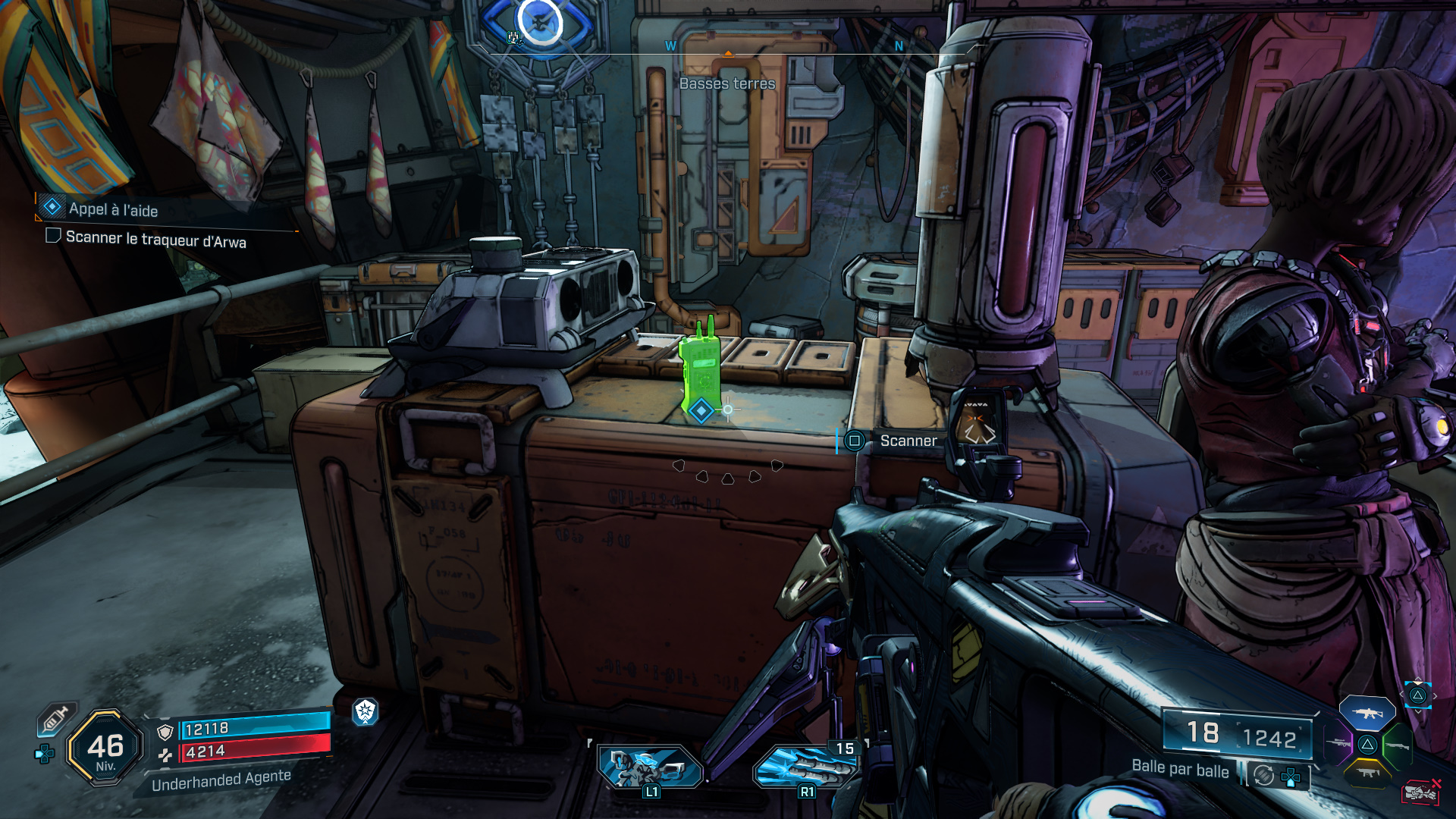Equip the green shotgun weapon slot
Viewport: 1456px width, 819px height.
1397,745
